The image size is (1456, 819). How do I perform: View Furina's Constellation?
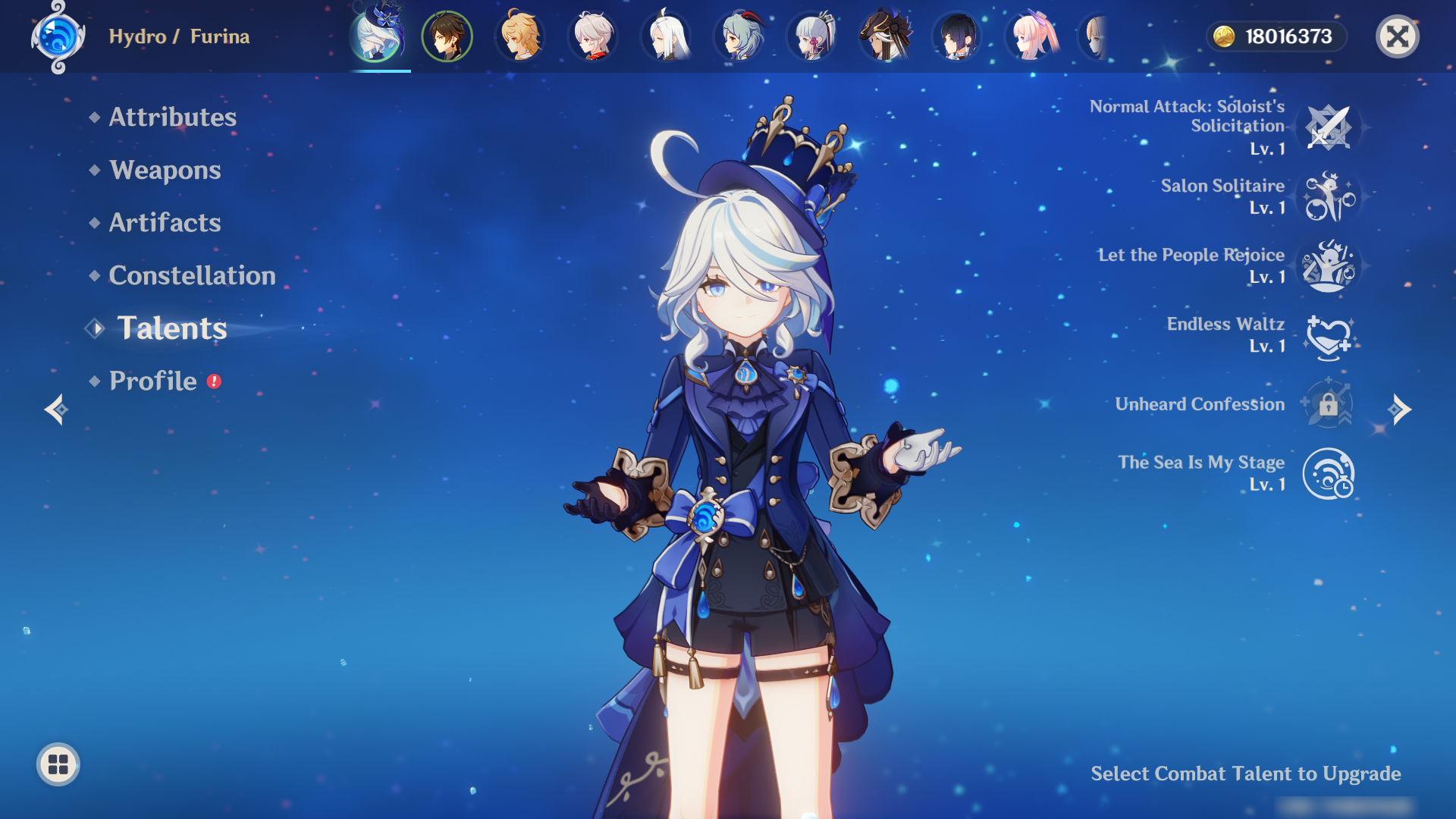pyautogui.click(x=192, y=275)
